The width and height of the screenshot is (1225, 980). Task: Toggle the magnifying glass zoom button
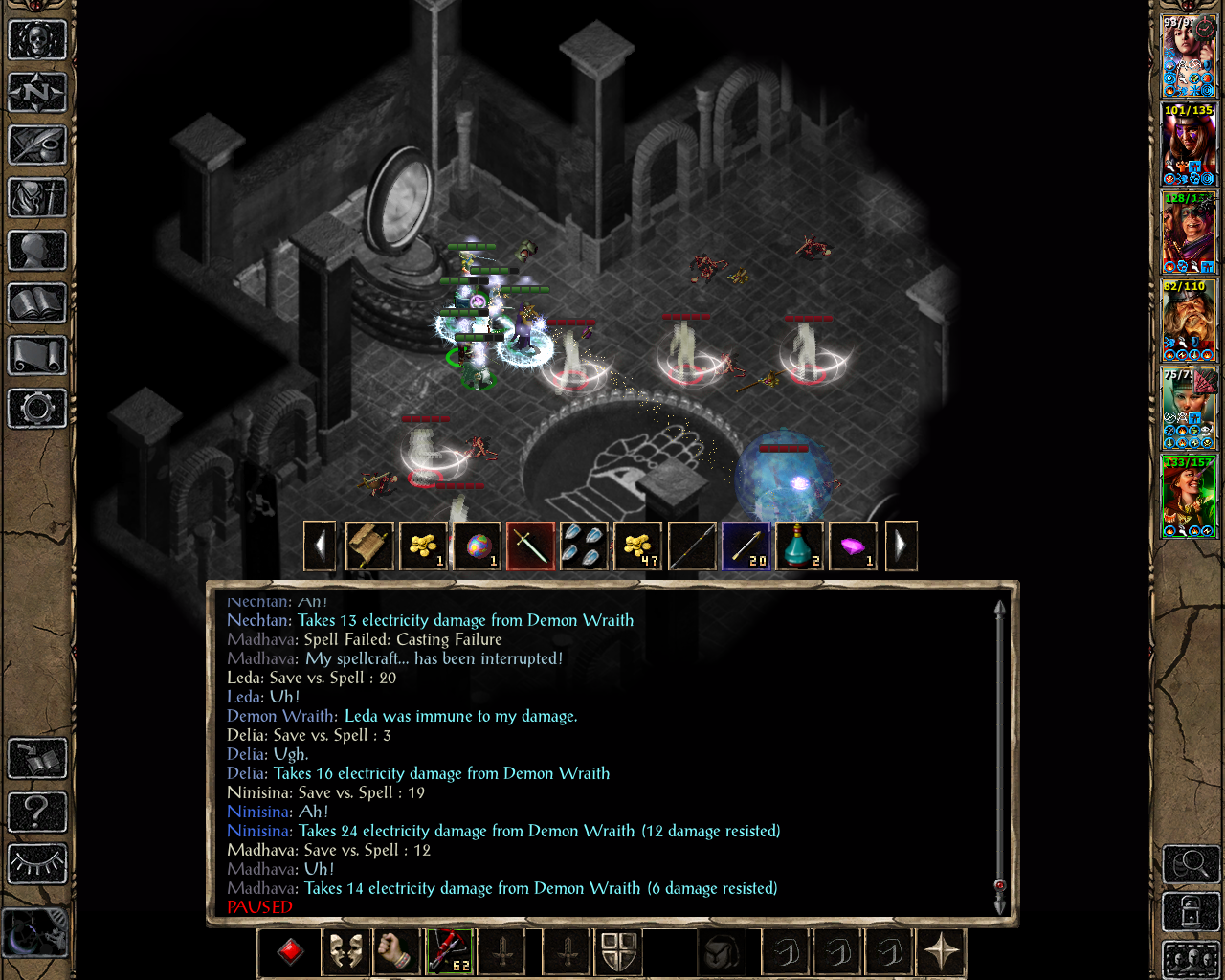pos(1191,864)
